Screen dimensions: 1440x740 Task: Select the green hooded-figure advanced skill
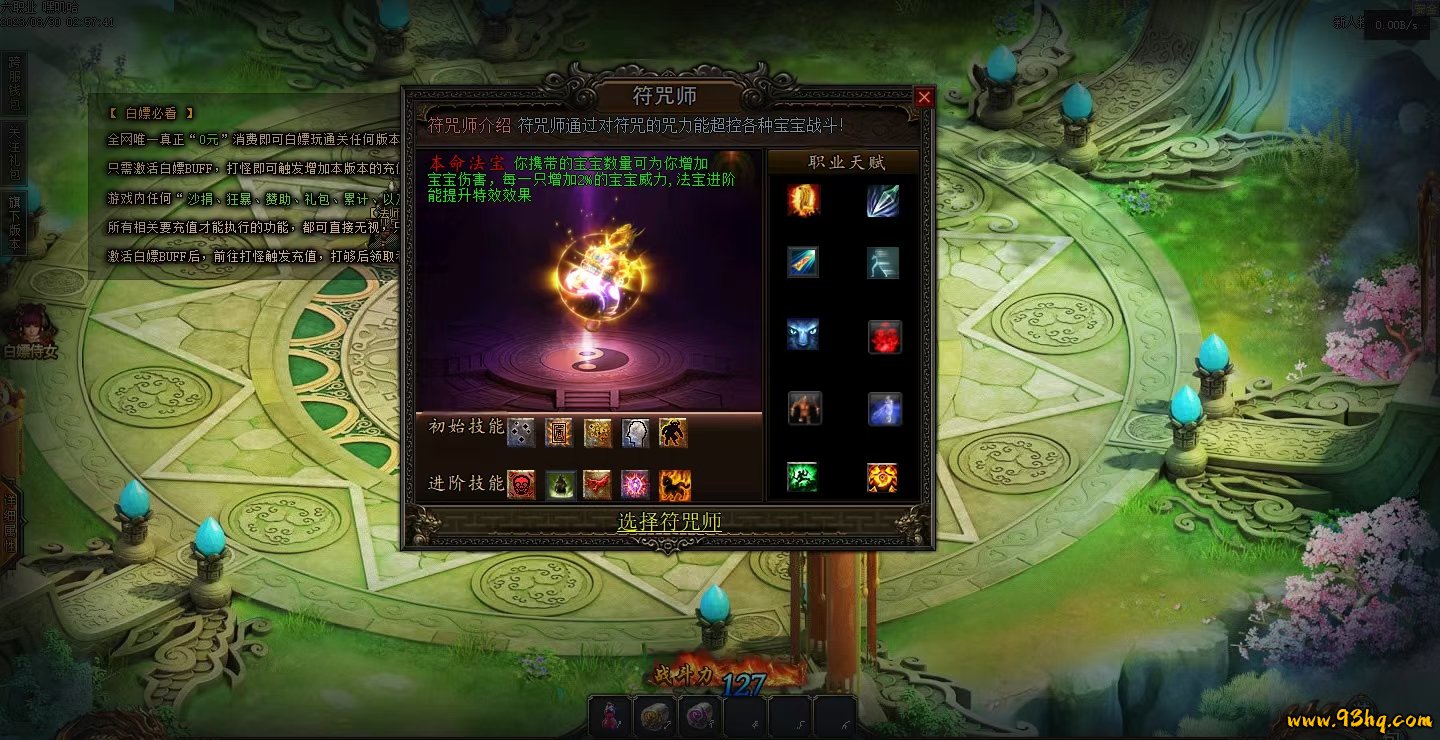point(559,485)
